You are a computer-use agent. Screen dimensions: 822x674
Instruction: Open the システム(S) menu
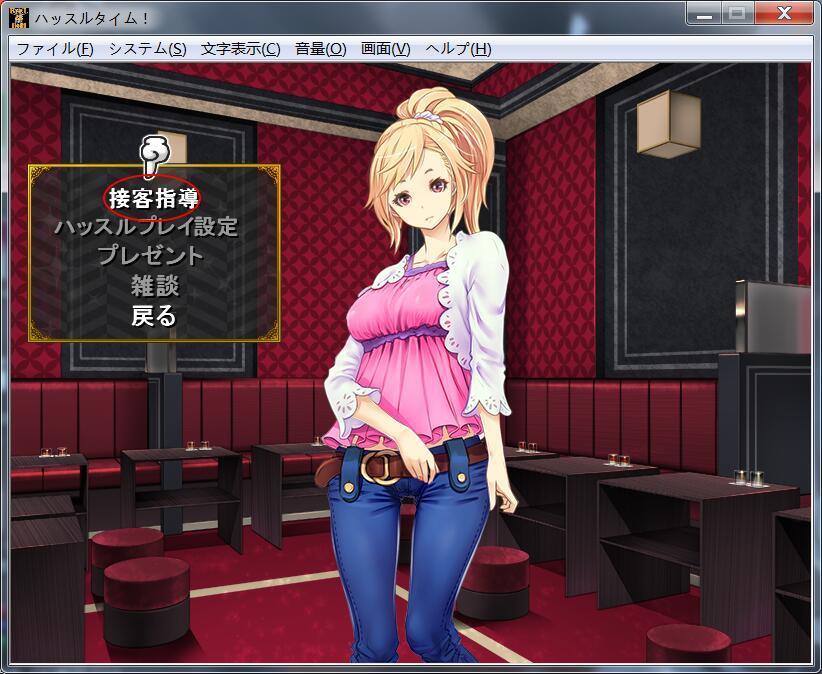click(x=147, y=49)
